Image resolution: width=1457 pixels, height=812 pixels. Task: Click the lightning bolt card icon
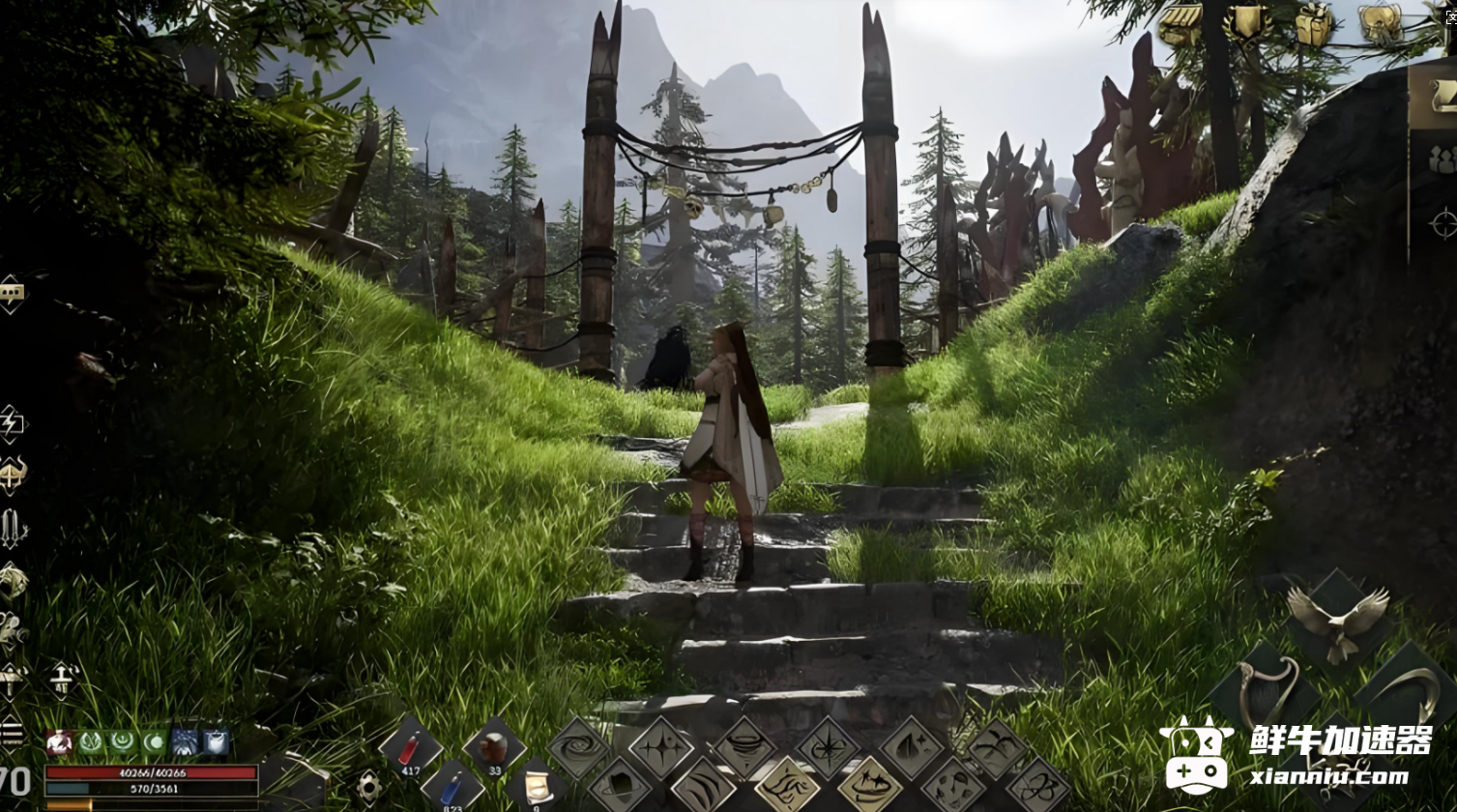(x=12, y=423)
